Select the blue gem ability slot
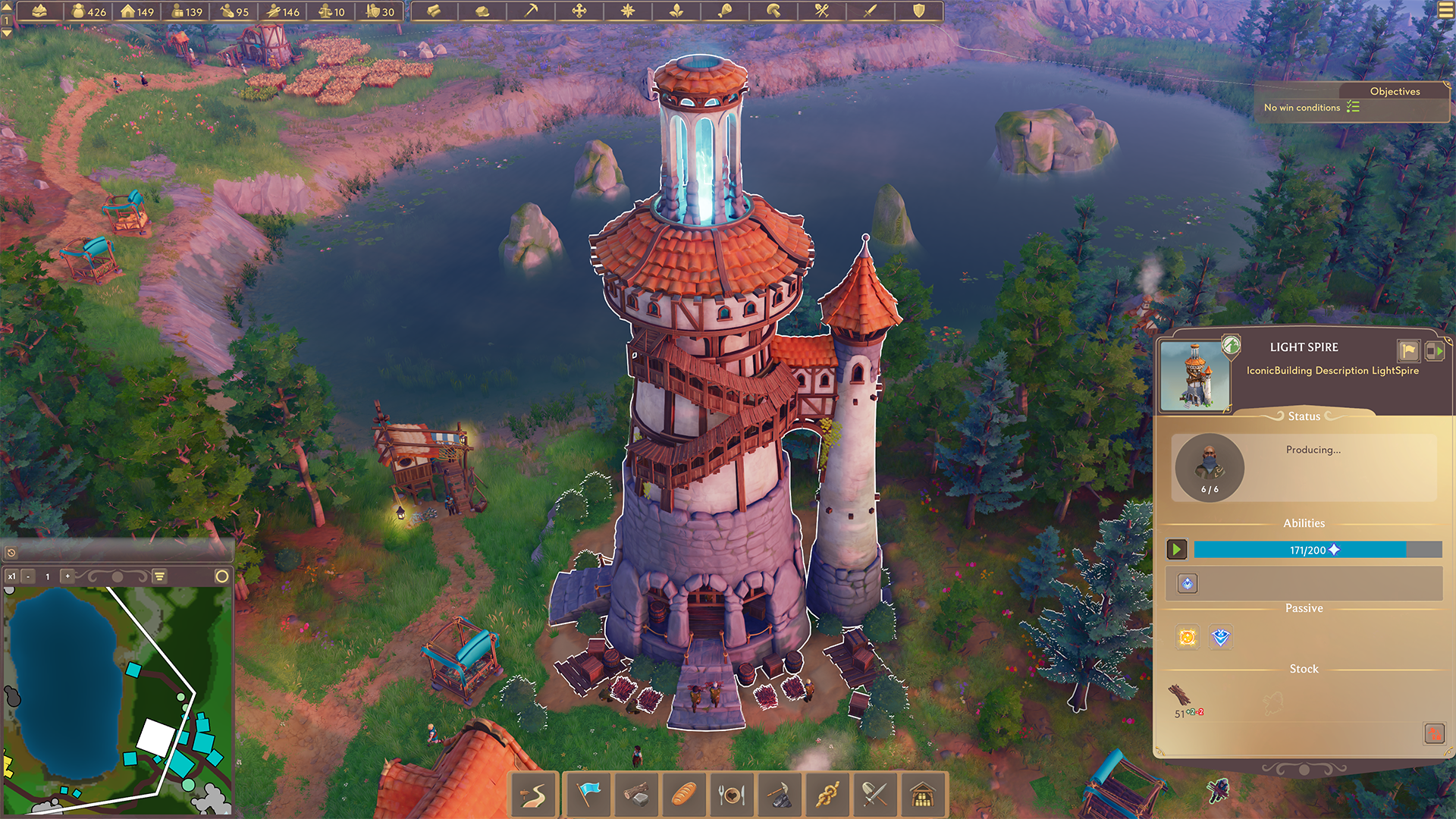This screenshot has height=819, width=1456. pyautogui.click(x=1188, y=583)
